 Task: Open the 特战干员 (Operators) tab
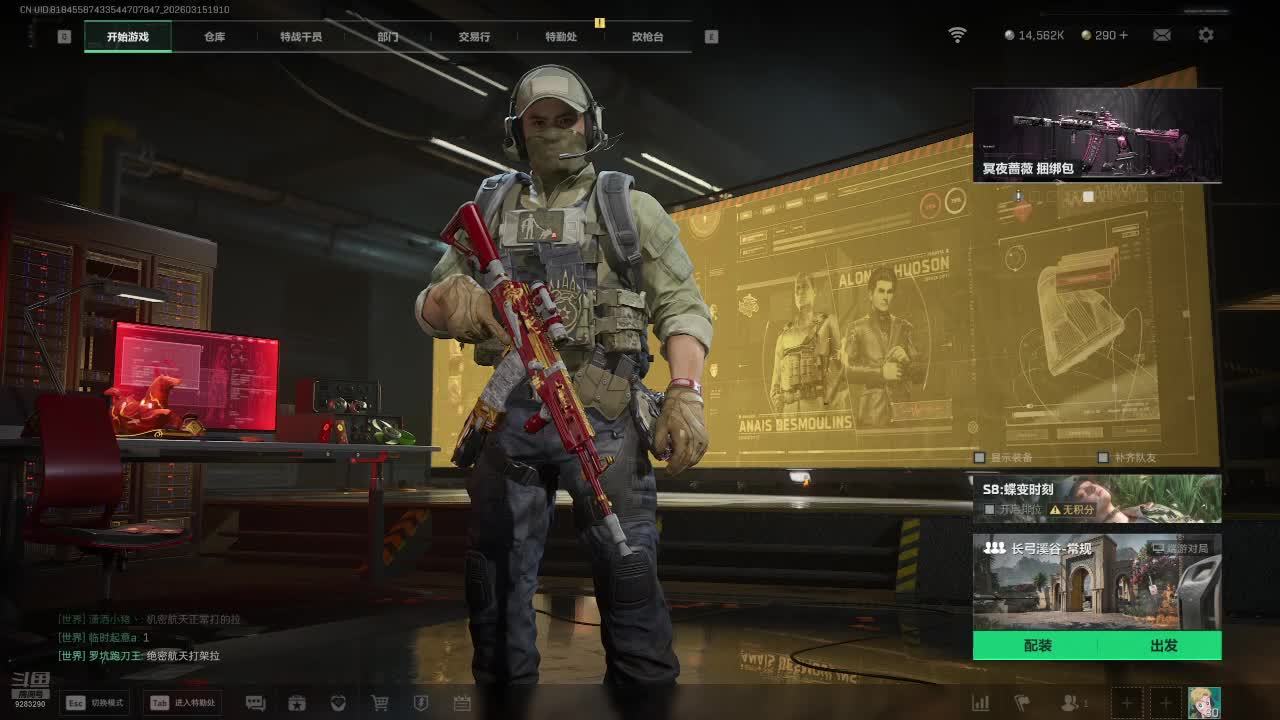[301, 37]
